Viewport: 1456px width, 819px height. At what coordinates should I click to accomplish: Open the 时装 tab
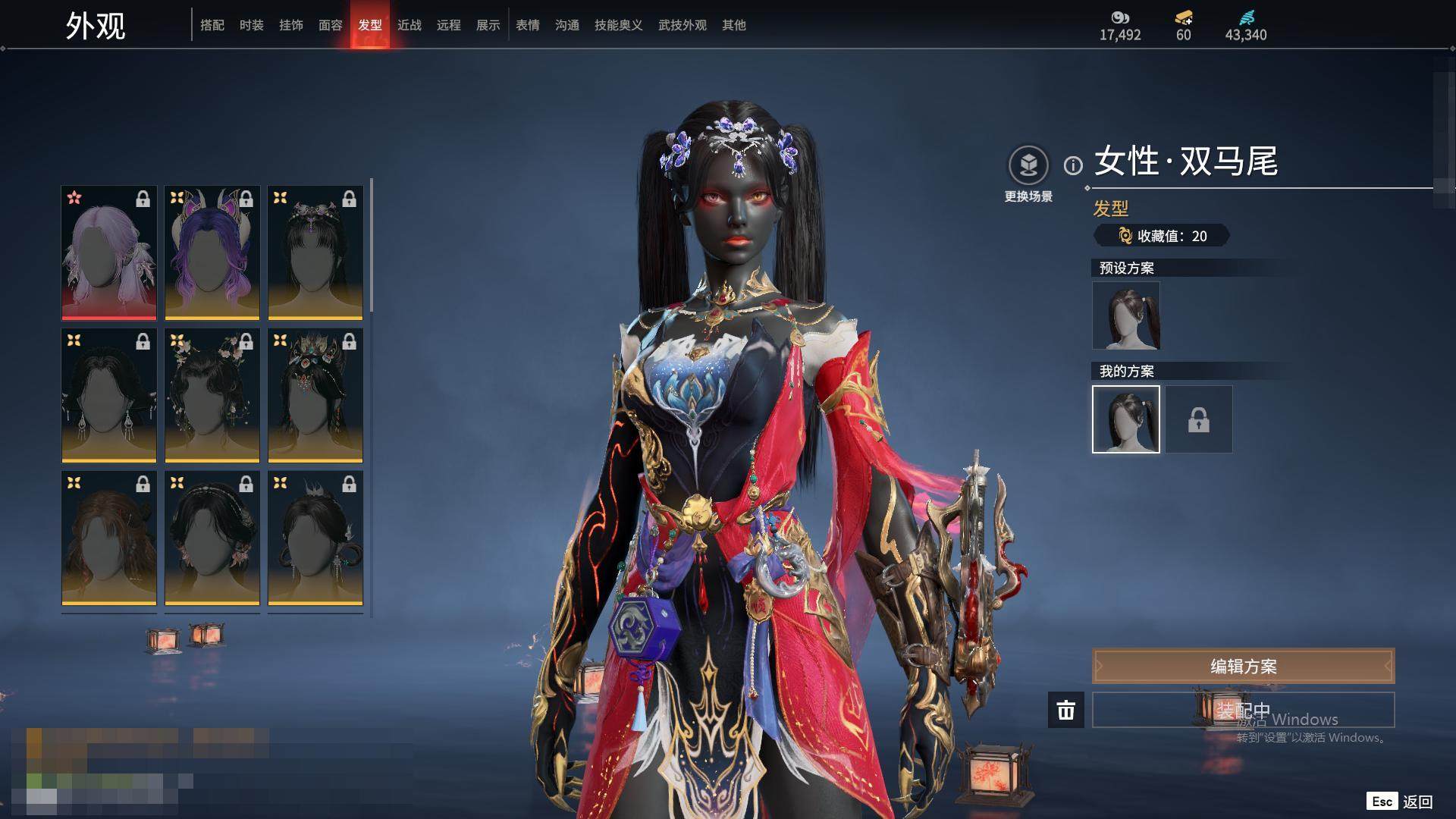pyautogui.click(x=252, y=25)
